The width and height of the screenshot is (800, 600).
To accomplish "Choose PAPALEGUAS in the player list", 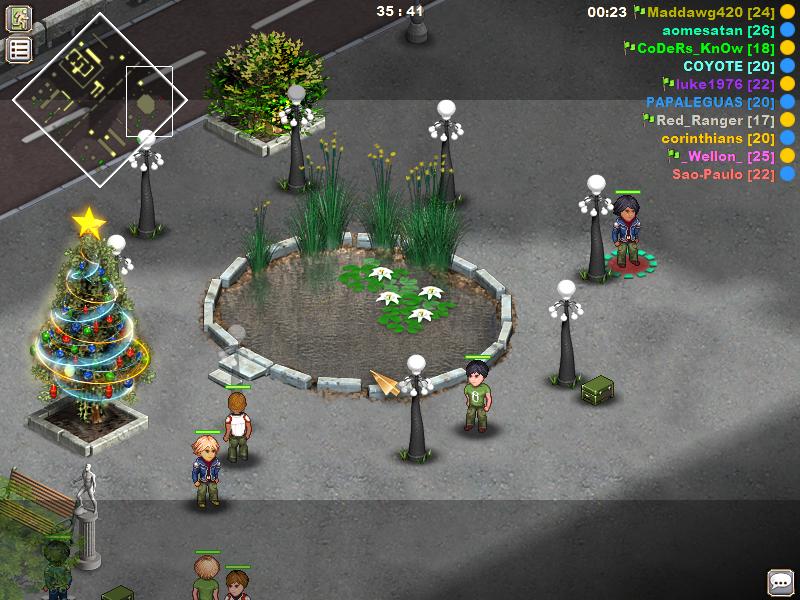I will point(710,102).
